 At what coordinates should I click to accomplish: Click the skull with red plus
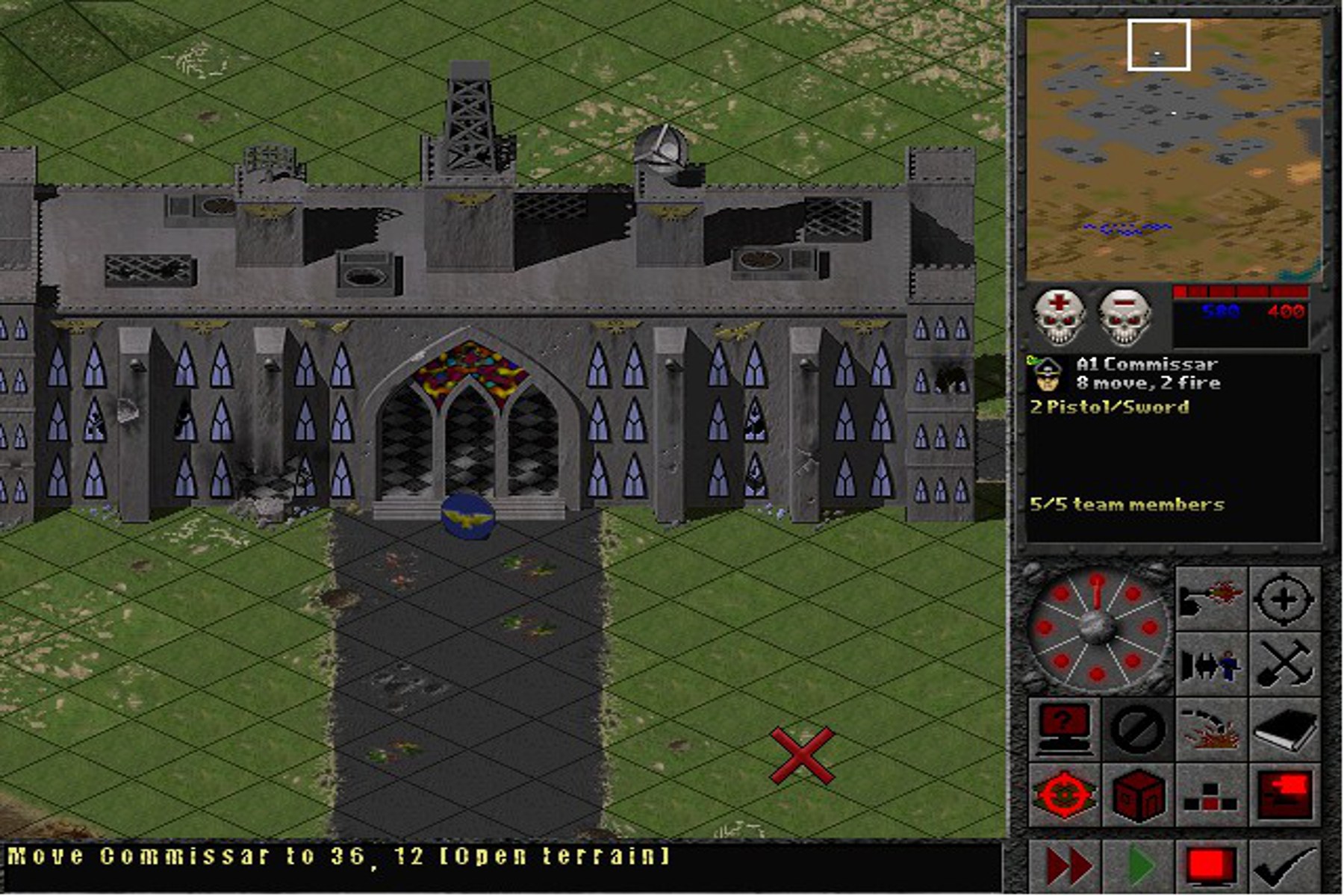tap(1059, 317)
